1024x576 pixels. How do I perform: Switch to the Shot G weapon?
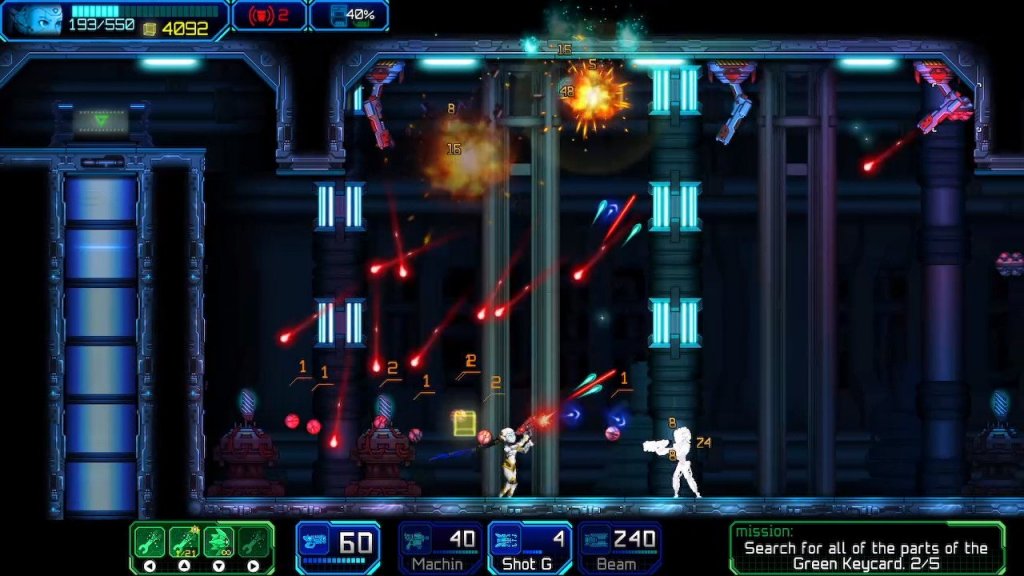coord(530,547)
